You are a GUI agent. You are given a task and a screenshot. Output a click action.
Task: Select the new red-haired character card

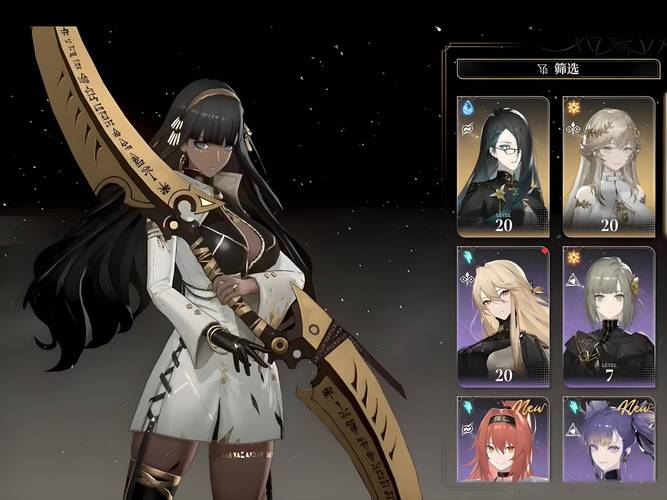pyautogui.click(x=503, y=447)
